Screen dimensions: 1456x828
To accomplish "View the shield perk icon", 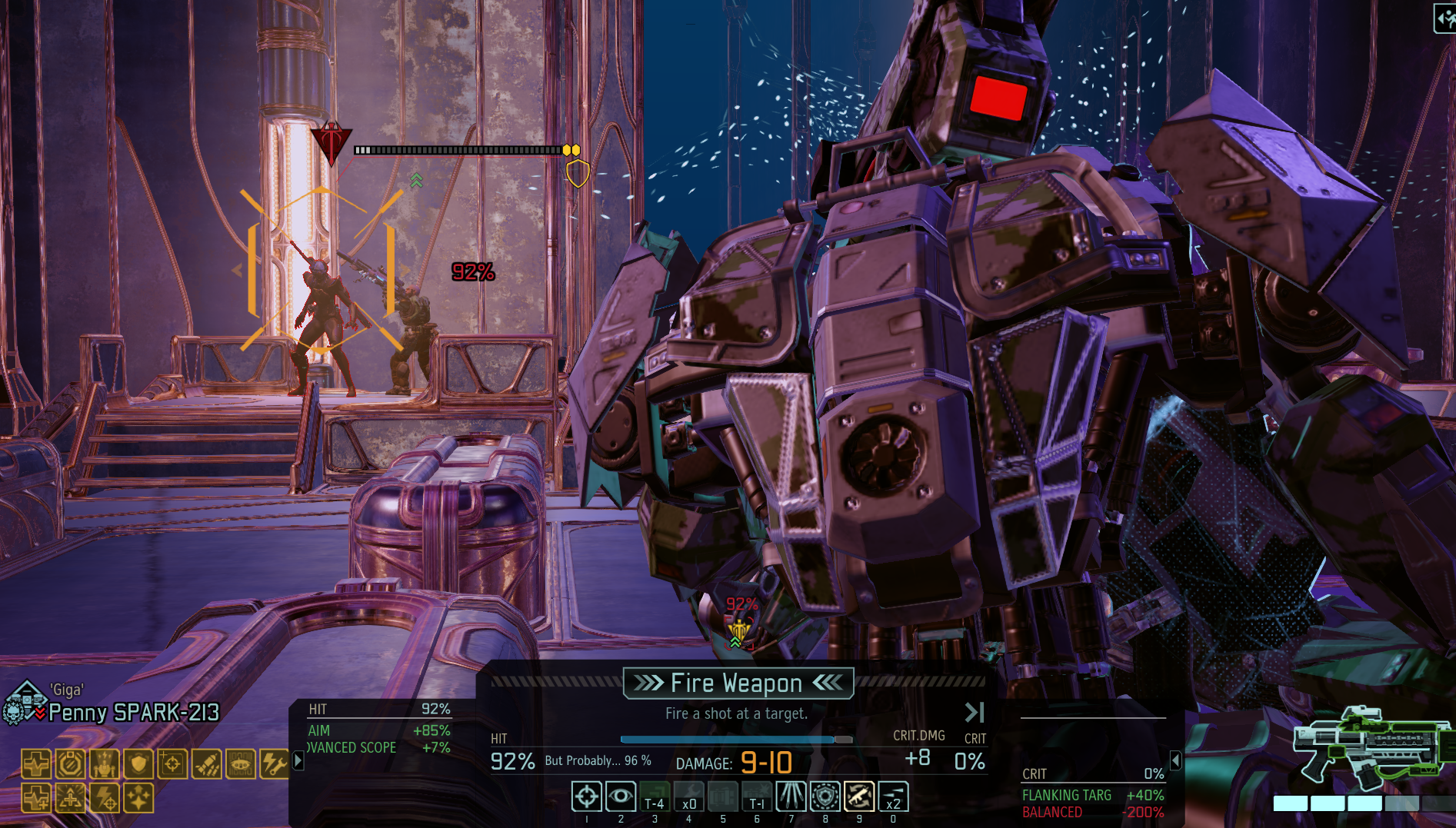I will [138, 764].
